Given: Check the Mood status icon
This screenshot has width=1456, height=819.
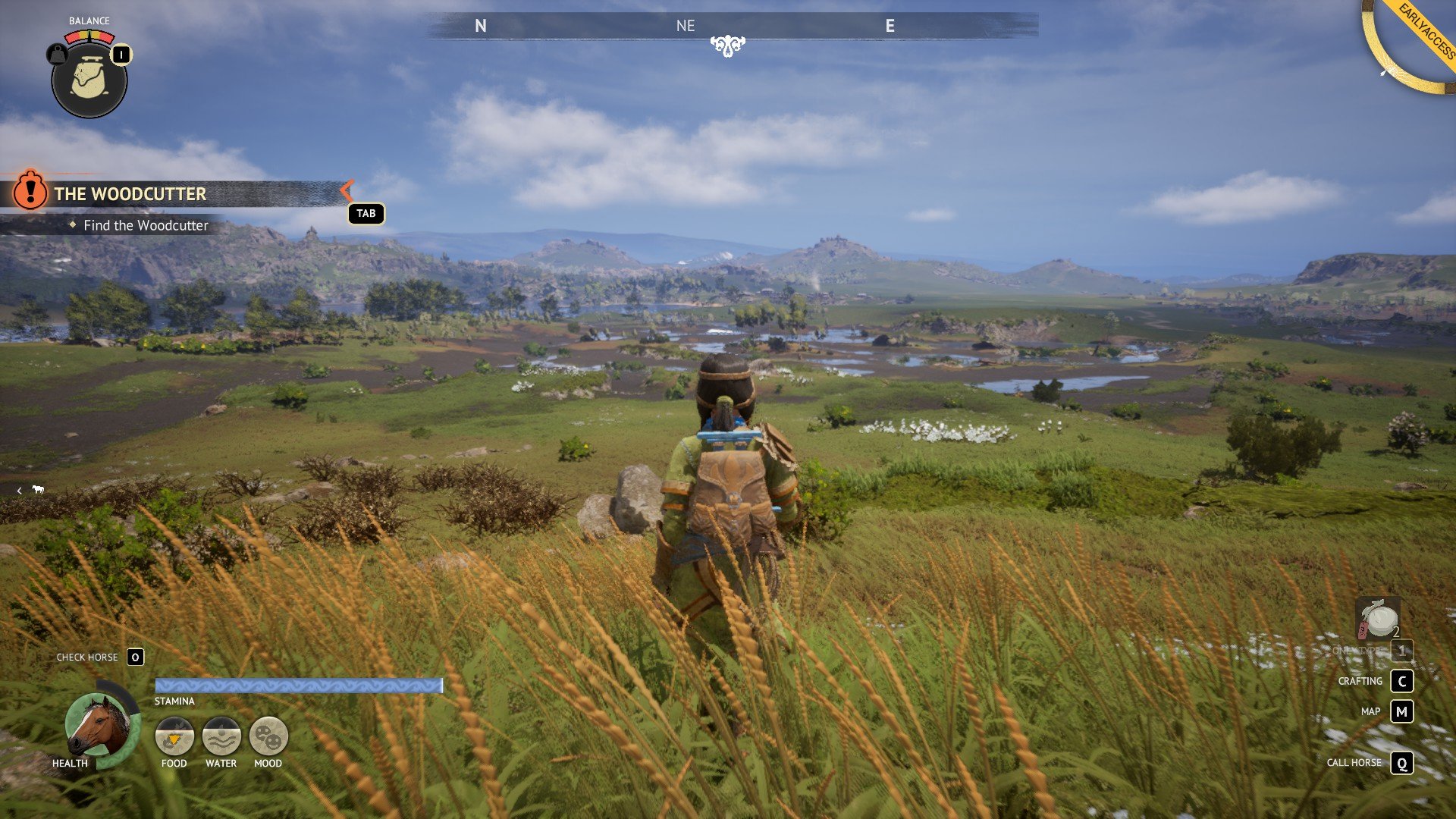Looking at the screenshot, I should (x=268, y=736).
